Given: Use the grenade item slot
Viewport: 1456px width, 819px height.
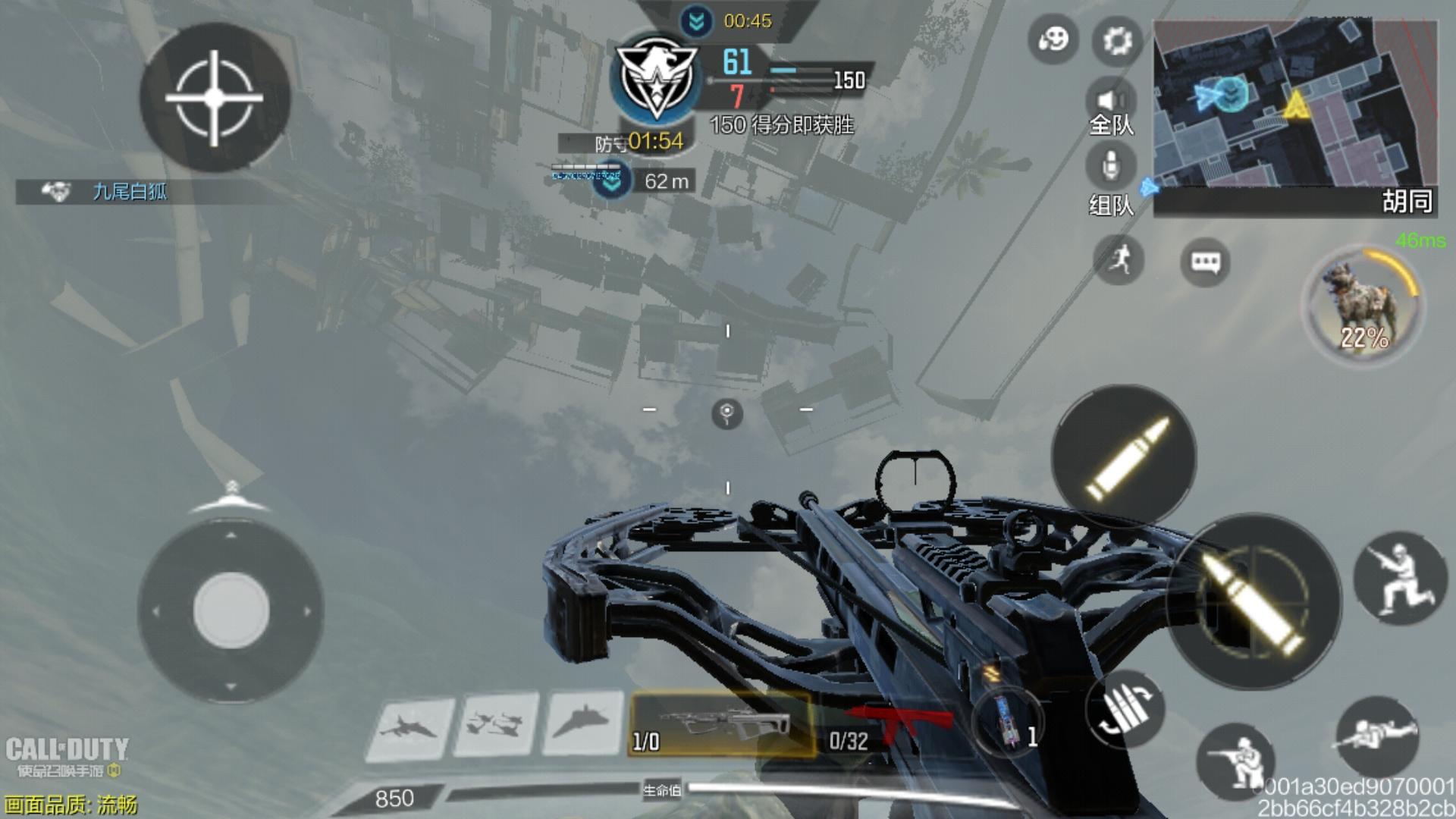Looking at the screenshot, I should coord(1008,724).
